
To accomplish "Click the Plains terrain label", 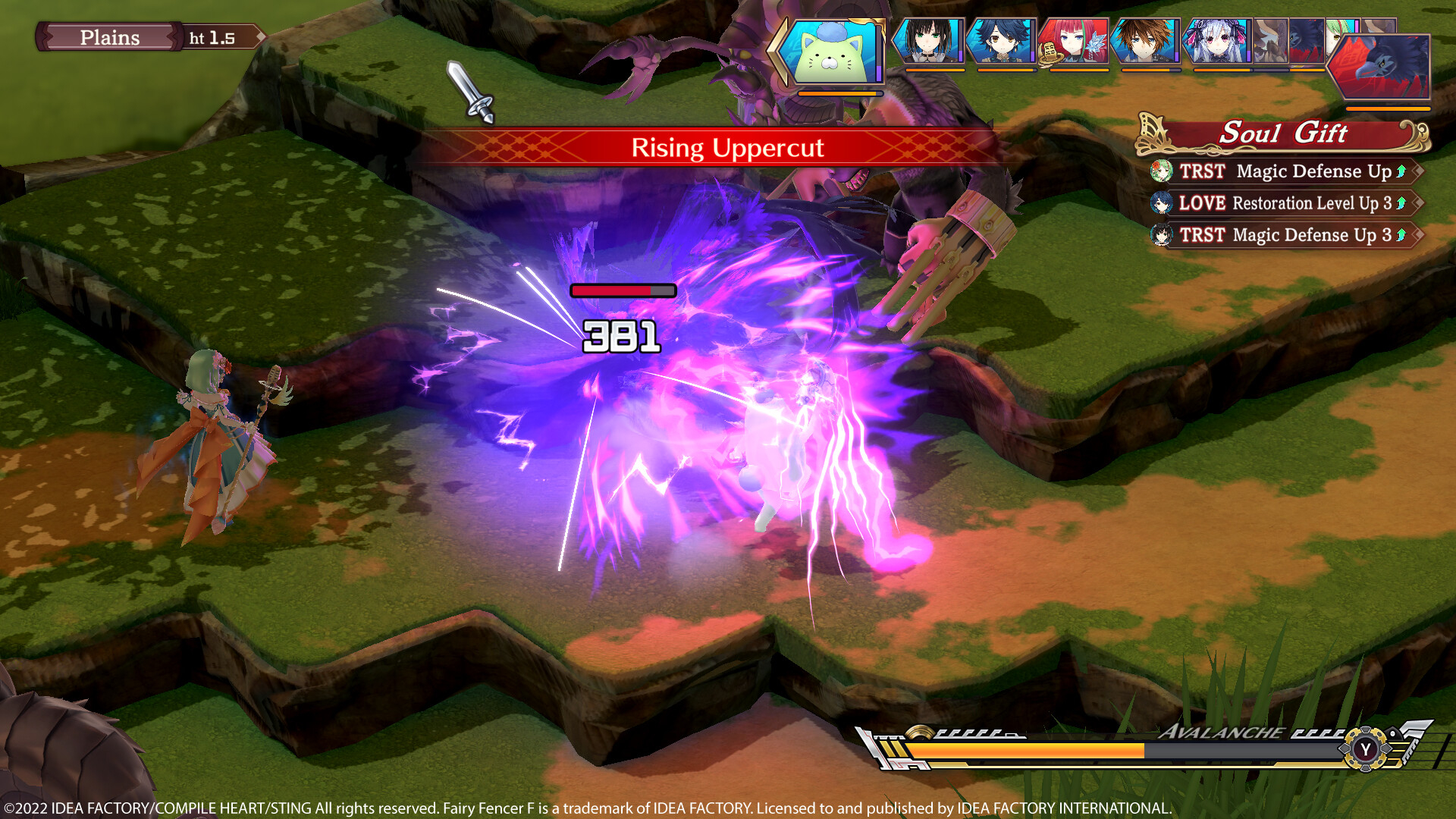I will click(x=110, y=37).
